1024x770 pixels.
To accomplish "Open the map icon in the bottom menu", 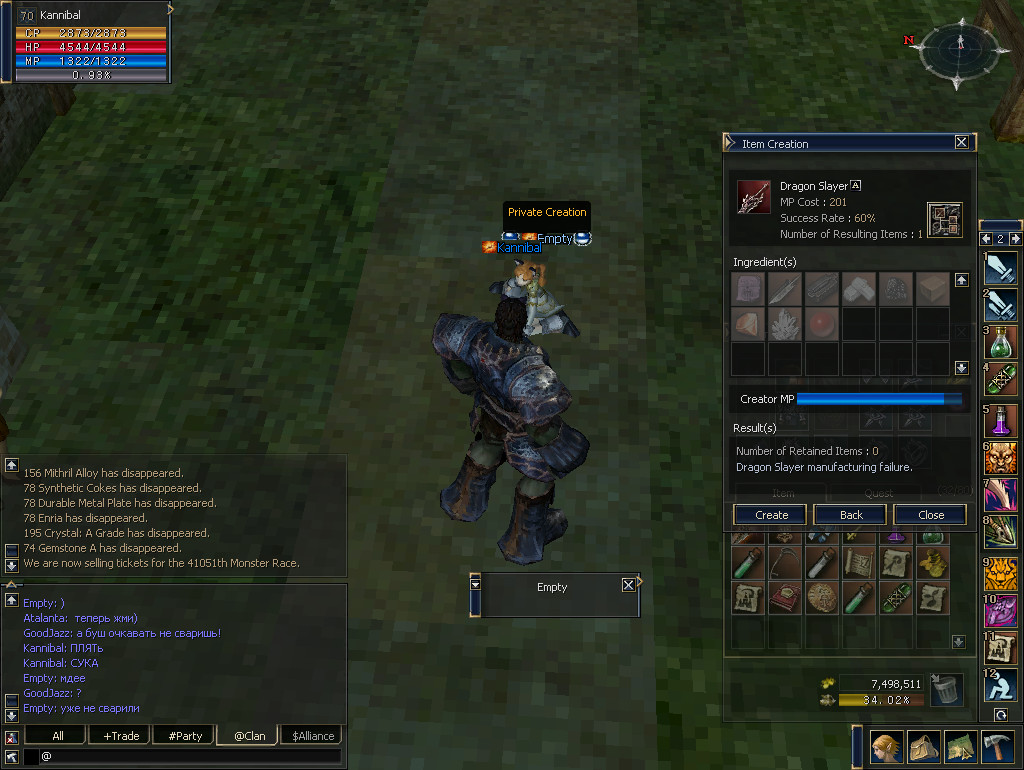I will [x=959, y=746].
